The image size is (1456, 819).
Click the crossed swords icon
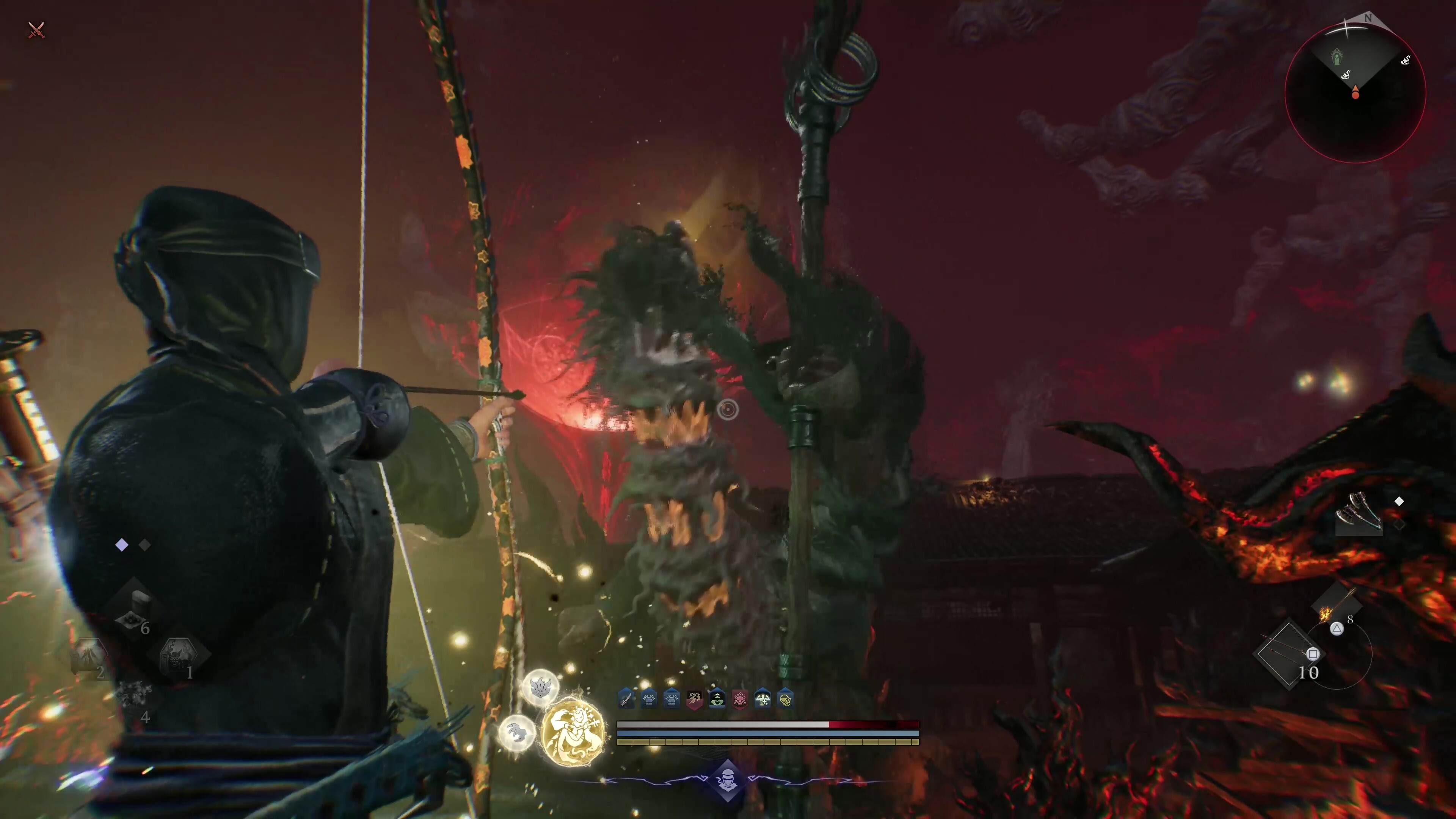(36, 30)
